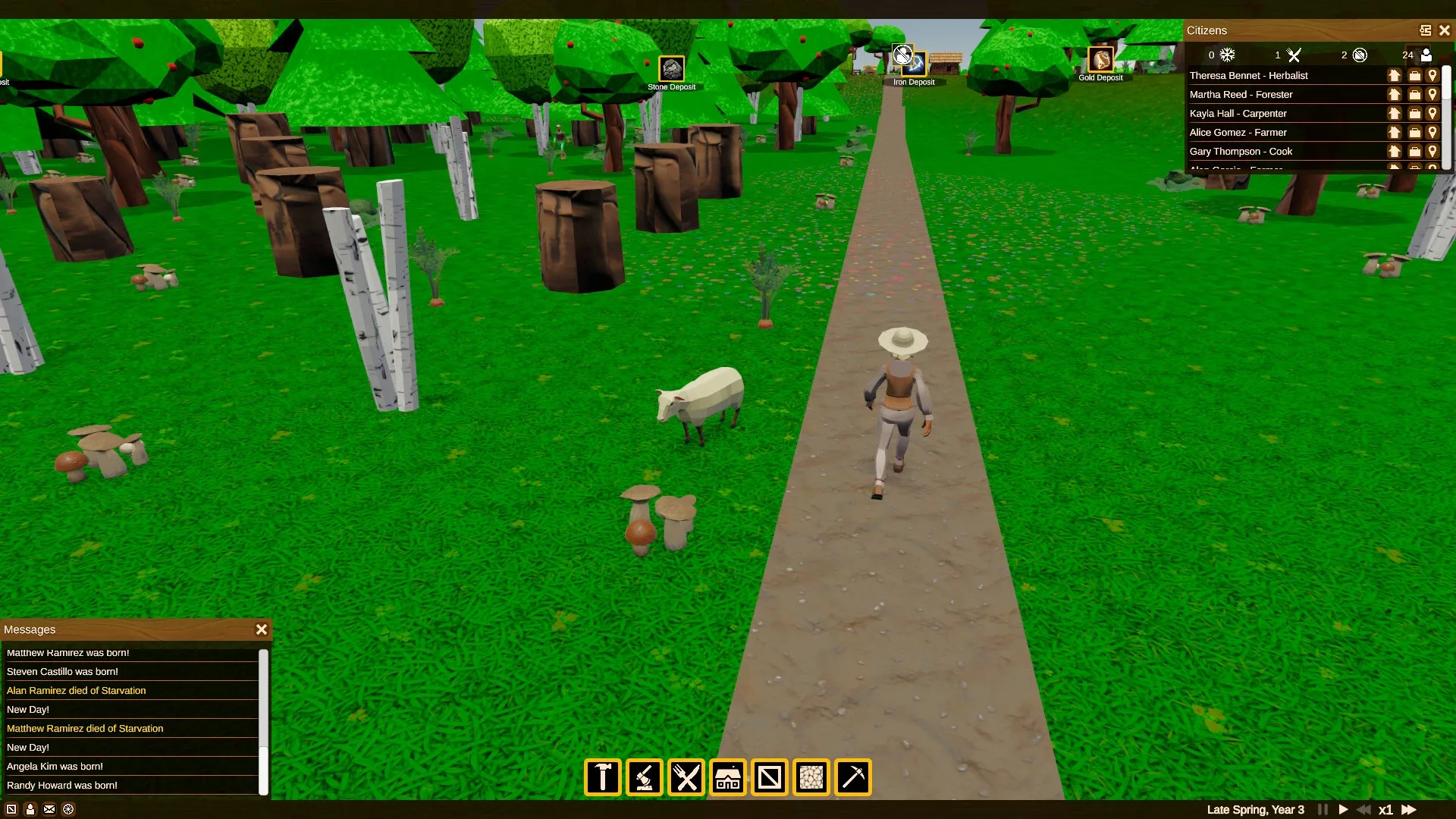Click the Gold Deposit marker

1100,61
